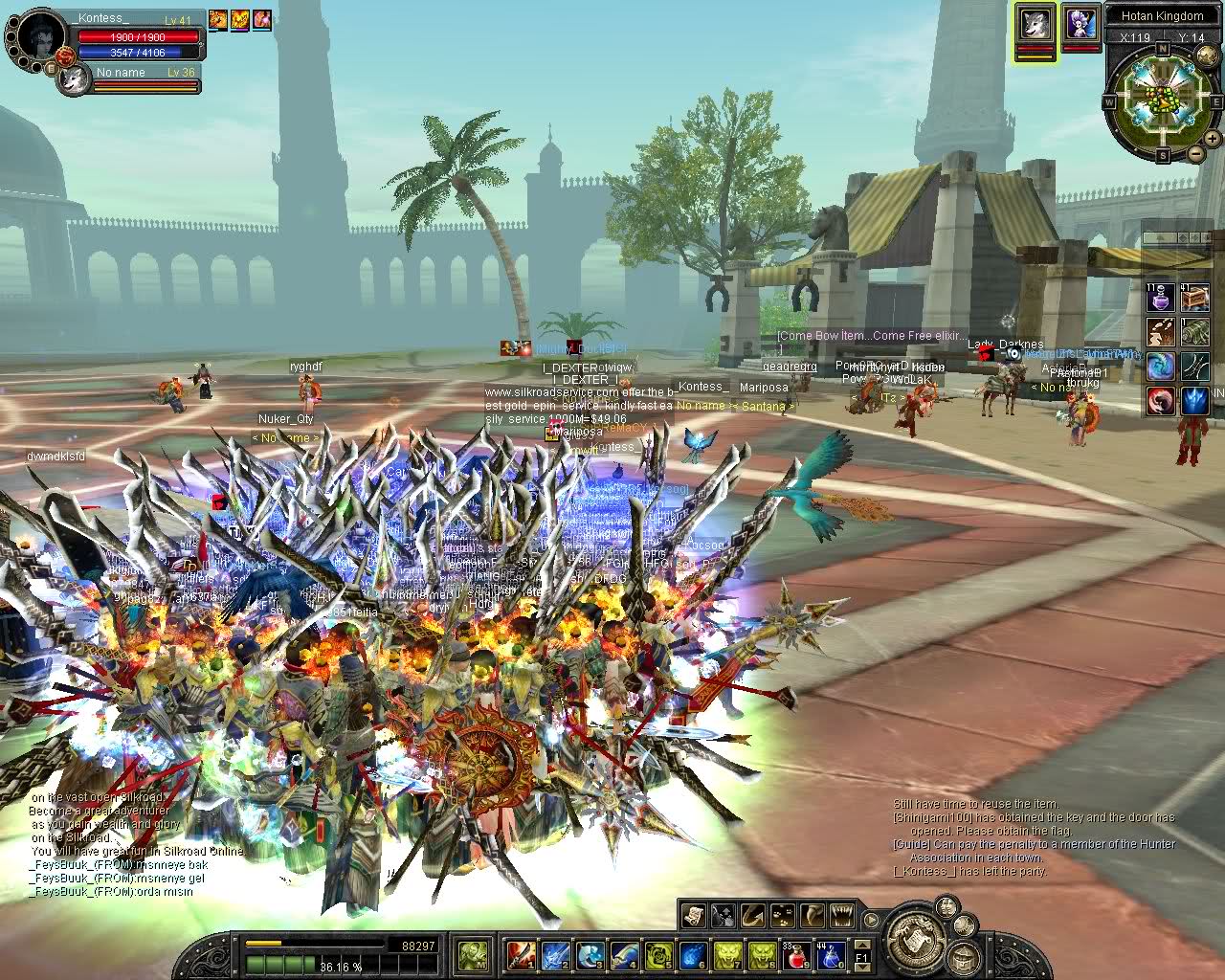
Task: Zoom out the minimap with the minus button
Action: [1195, 154]
